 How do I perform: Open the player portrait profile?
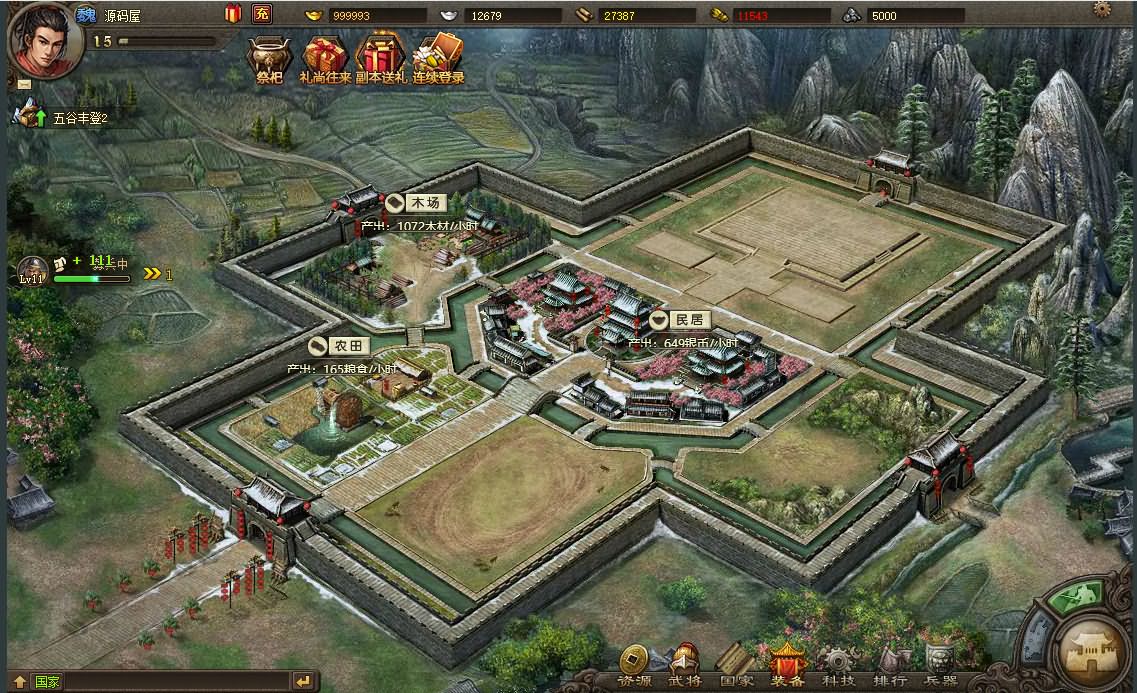pyautogui.click(x=44, y=40)
